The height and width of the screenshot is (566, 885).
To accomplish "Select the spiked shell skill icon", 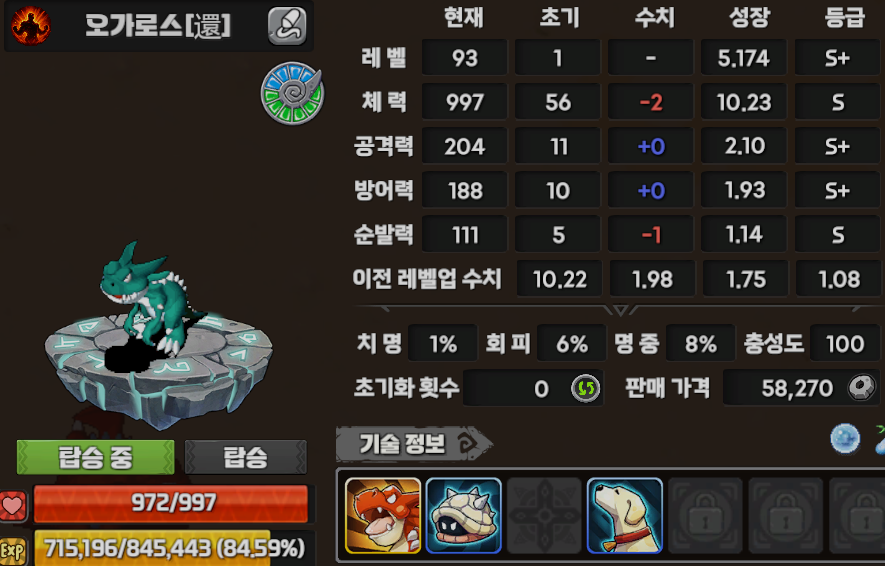I will tap(463, 515).
